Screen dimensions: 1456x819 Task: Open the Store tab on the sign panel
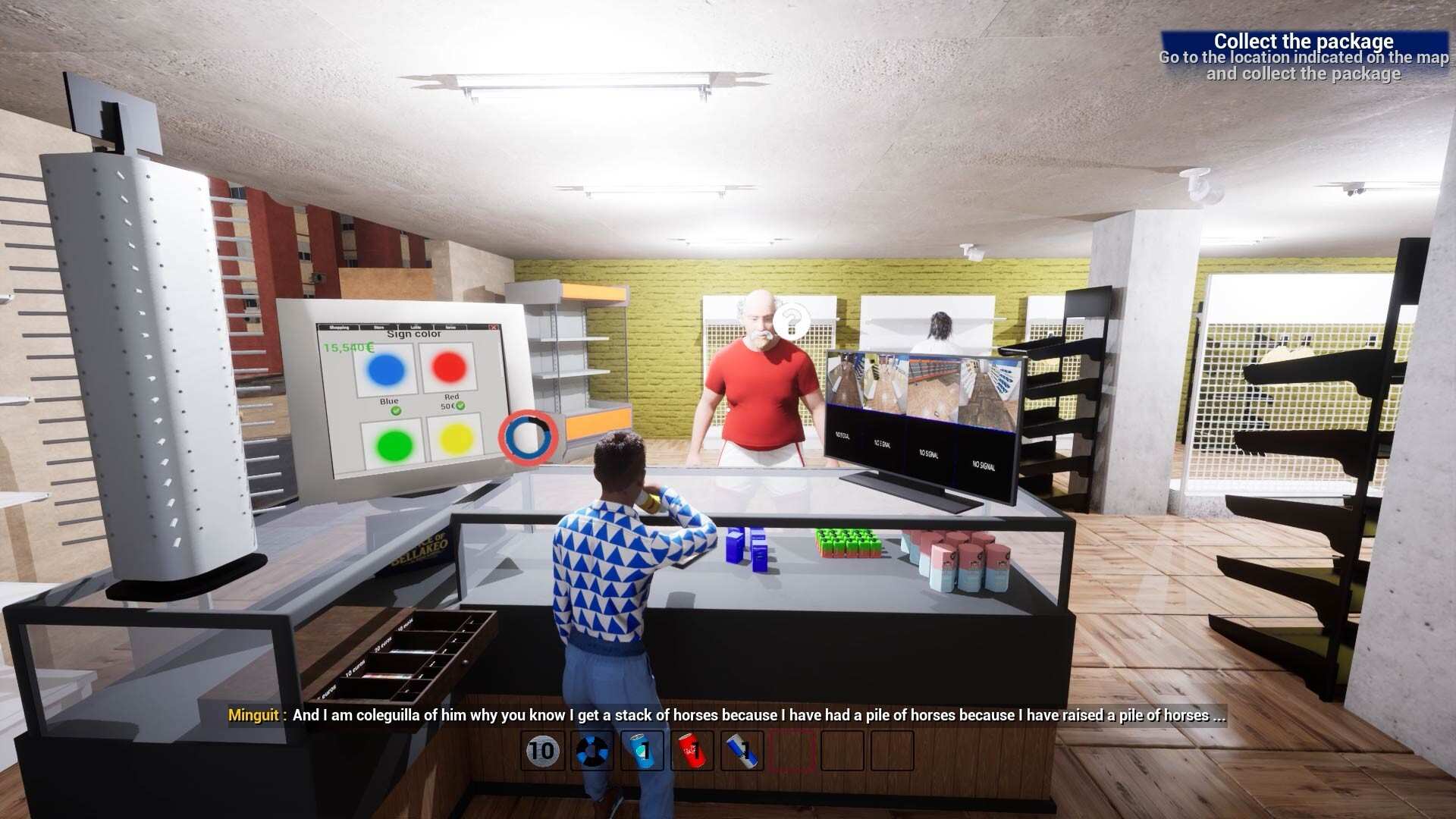[x=379, y=327]
